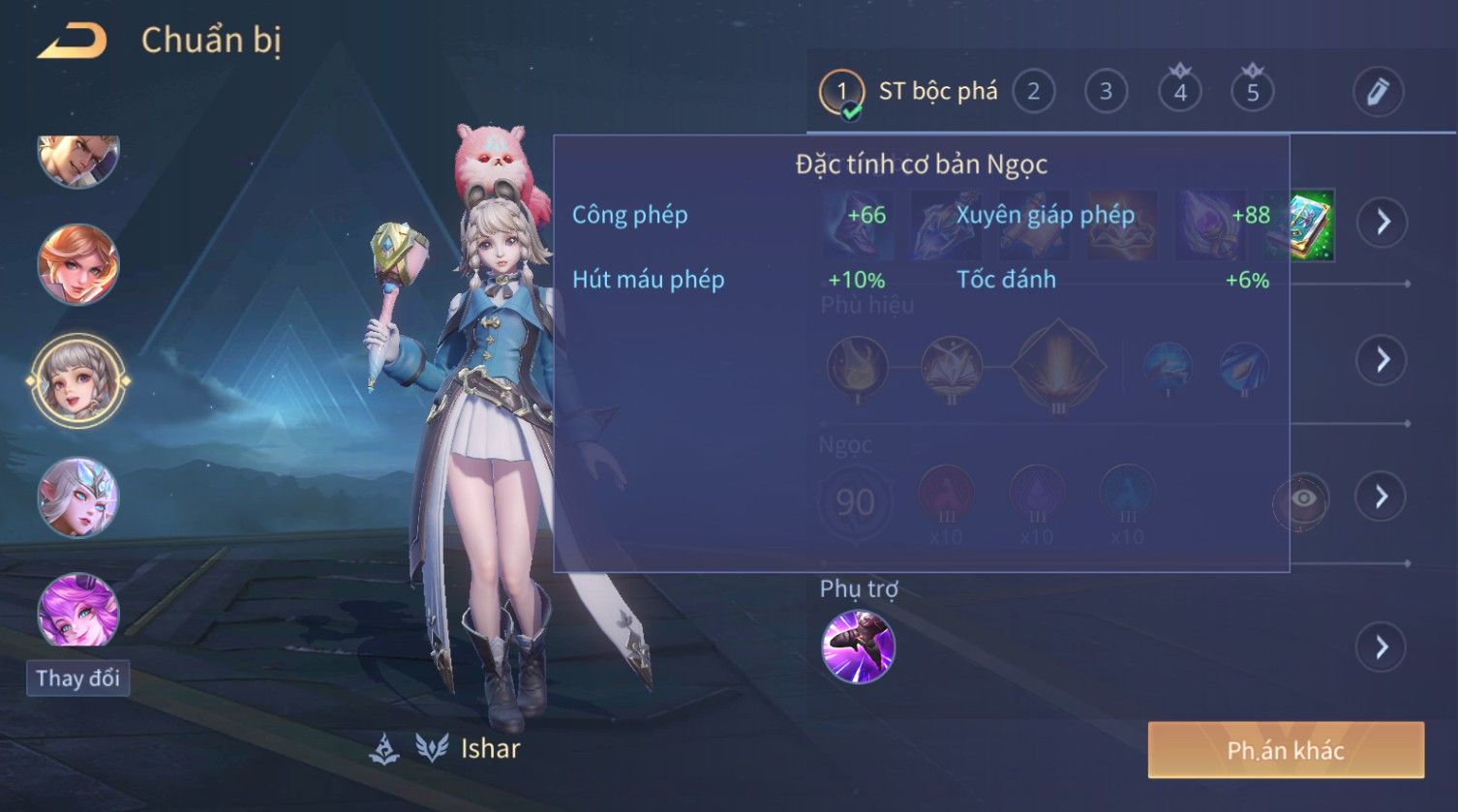Select the Ishar hero portrait

pyautogui.click(x=78, y=380)
